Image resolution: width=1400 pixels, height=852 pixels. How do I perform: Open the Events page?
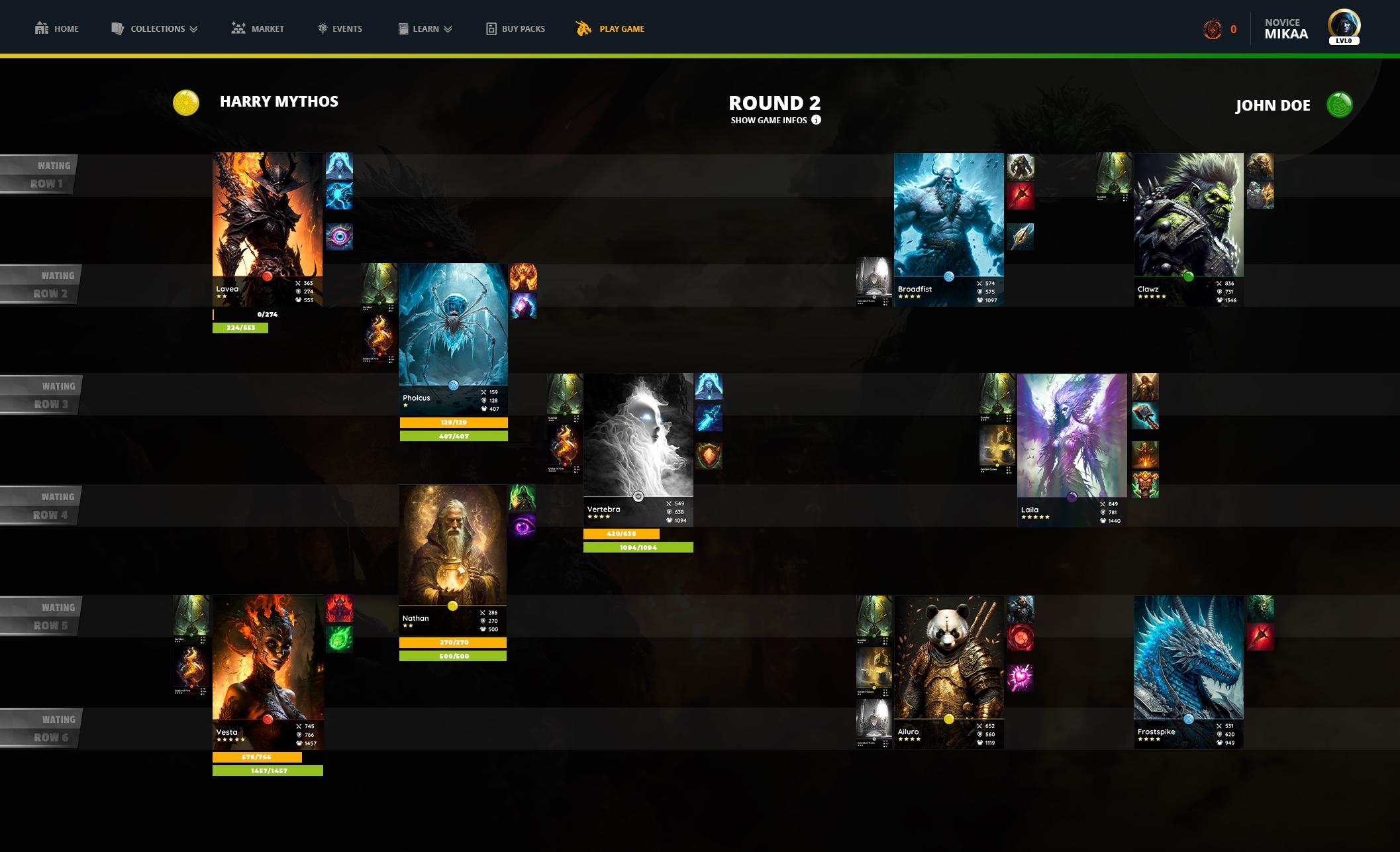[340, 28]
